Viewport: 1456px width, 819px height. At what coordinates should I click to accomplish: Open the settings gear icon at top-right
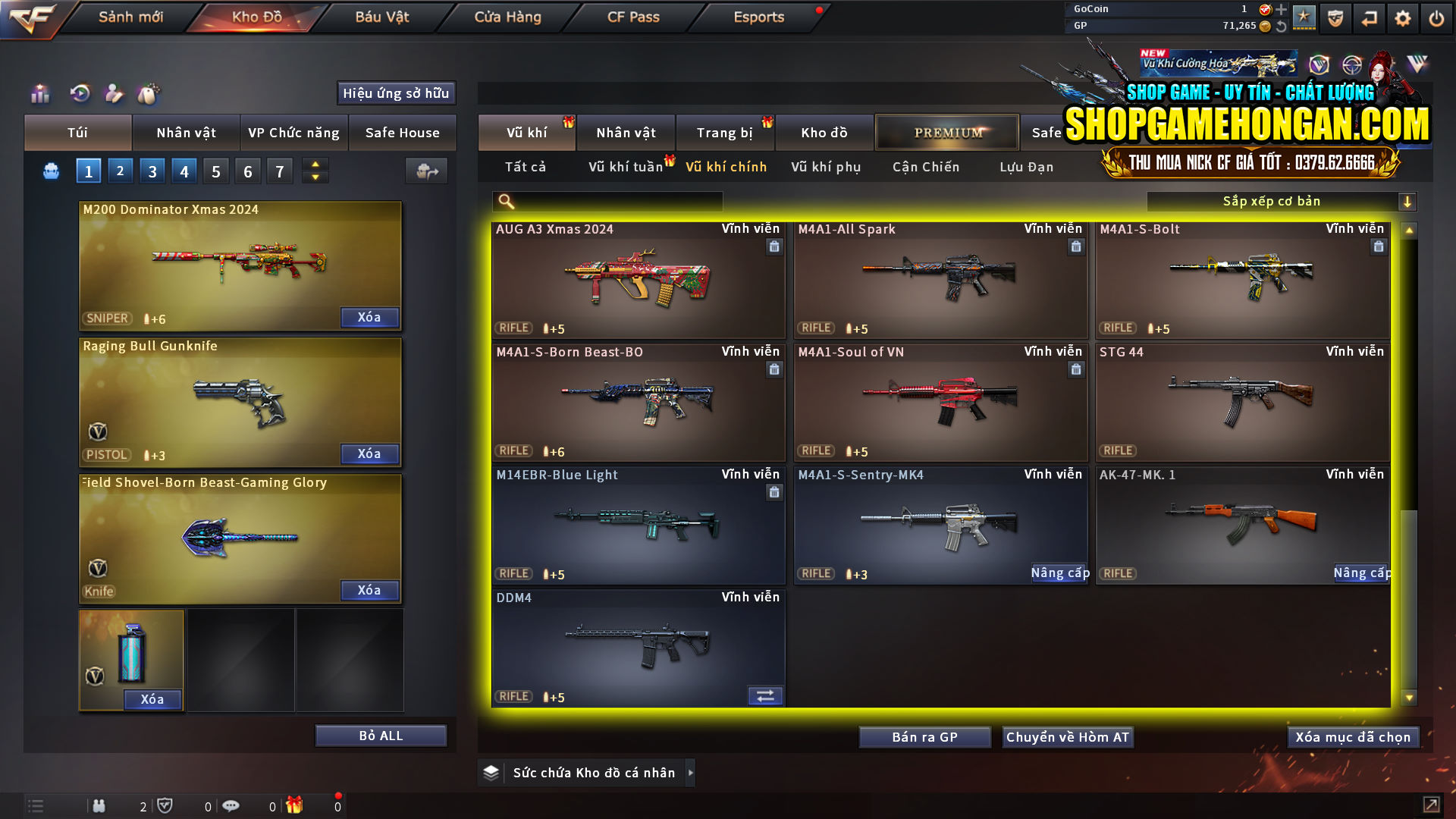[1402, 17]
